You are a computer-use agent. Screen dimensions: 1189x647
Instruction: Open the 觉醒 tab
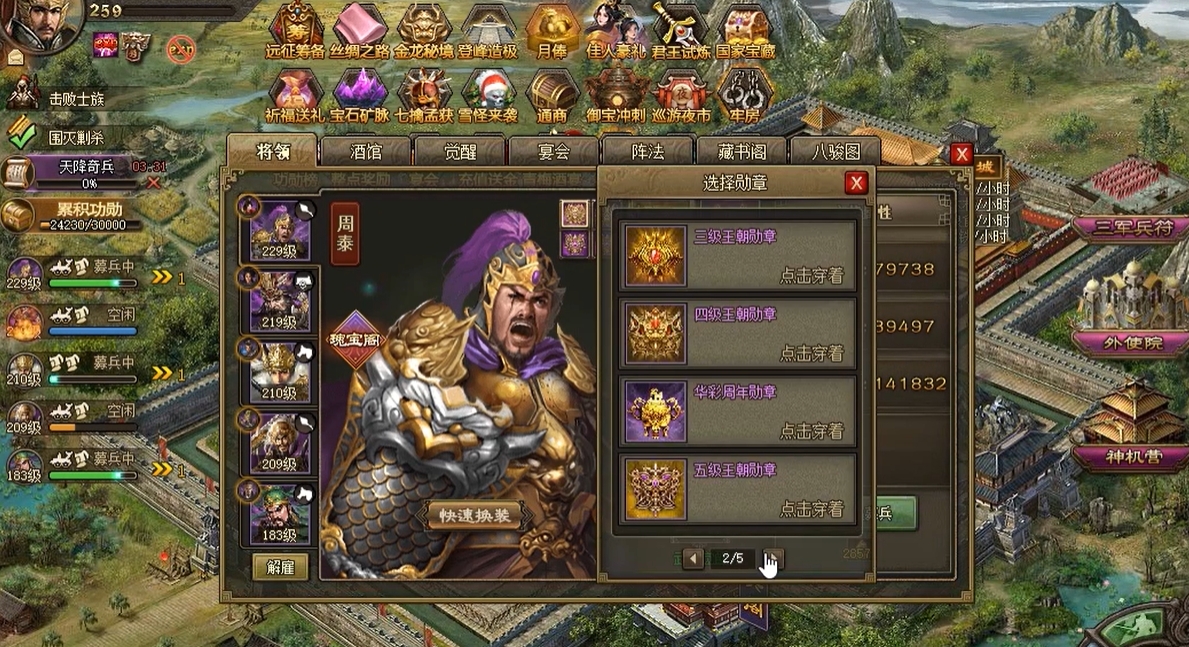[459, 152]
